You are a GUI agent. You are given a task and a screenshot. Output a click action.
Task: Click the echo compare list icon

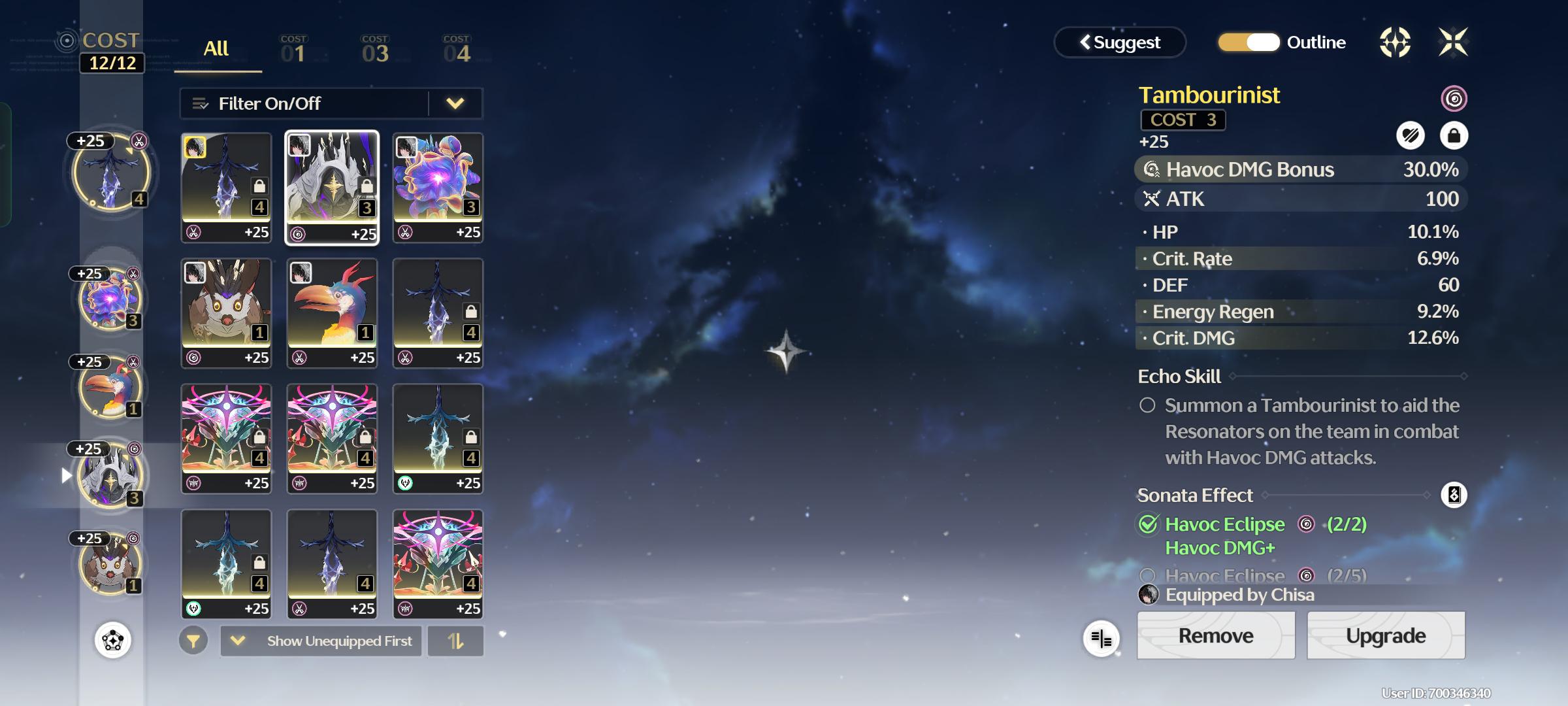click(1101, 639)
